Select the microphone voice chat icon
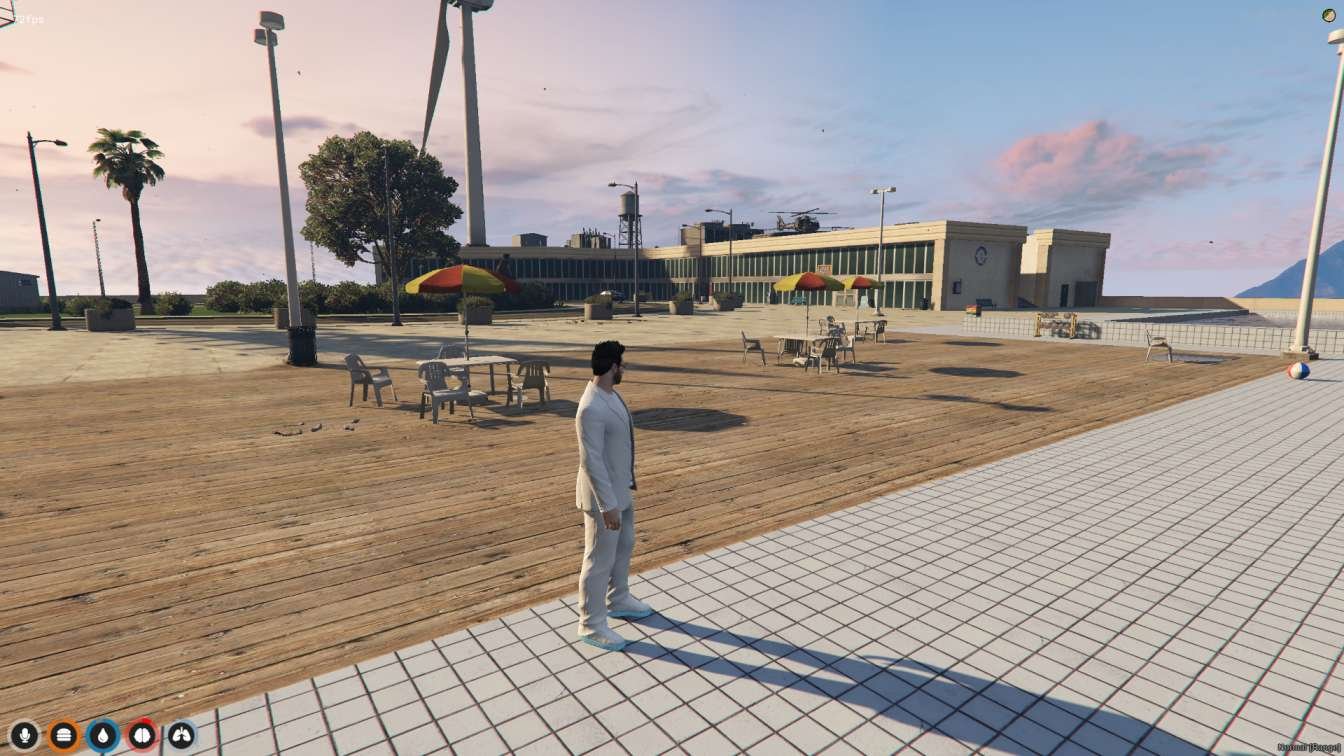1344x756 pixels. [24, 734]
